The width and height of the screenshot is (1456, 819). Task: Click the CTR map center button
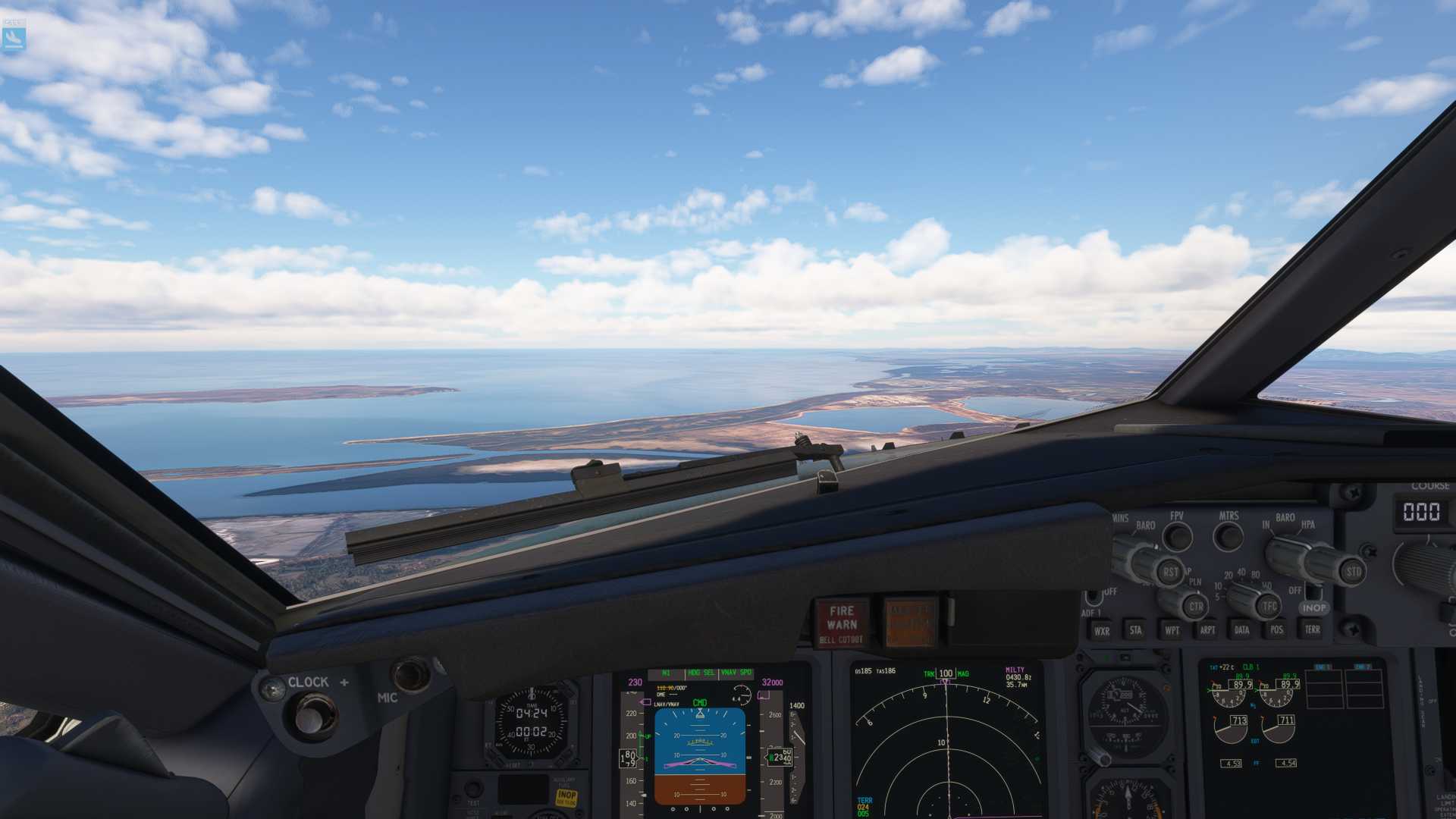pos(1196,606)
